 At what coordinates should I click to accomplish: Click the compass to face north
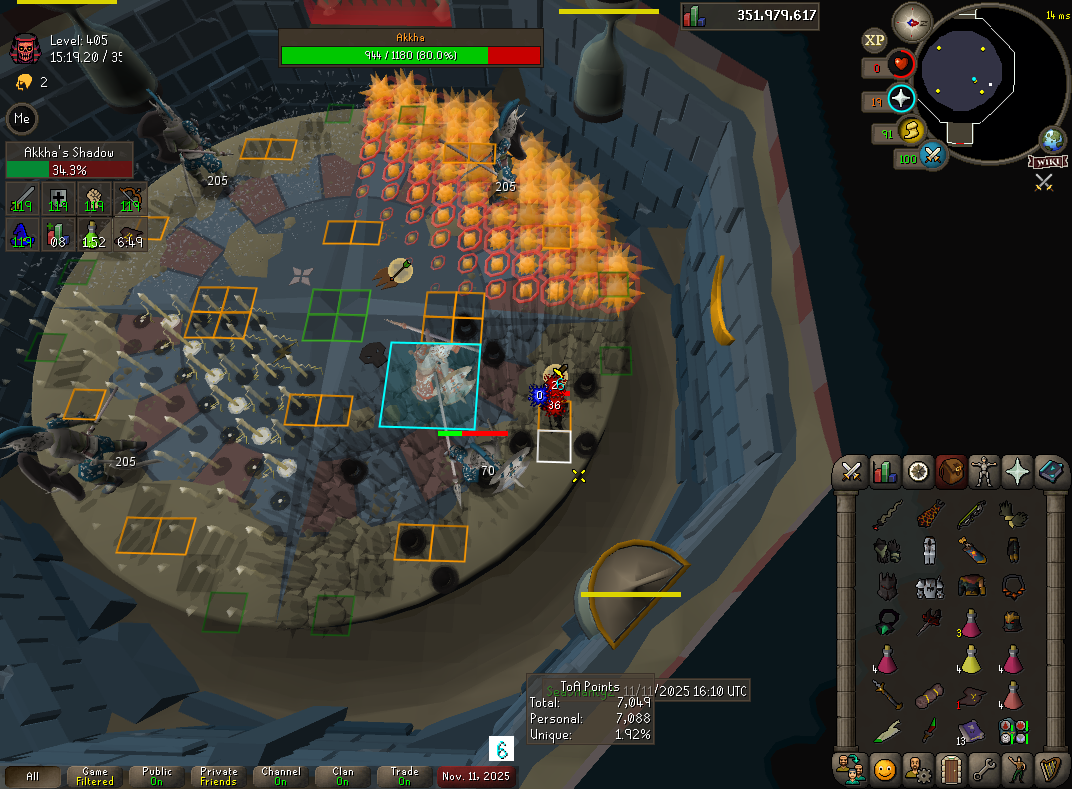911,19
